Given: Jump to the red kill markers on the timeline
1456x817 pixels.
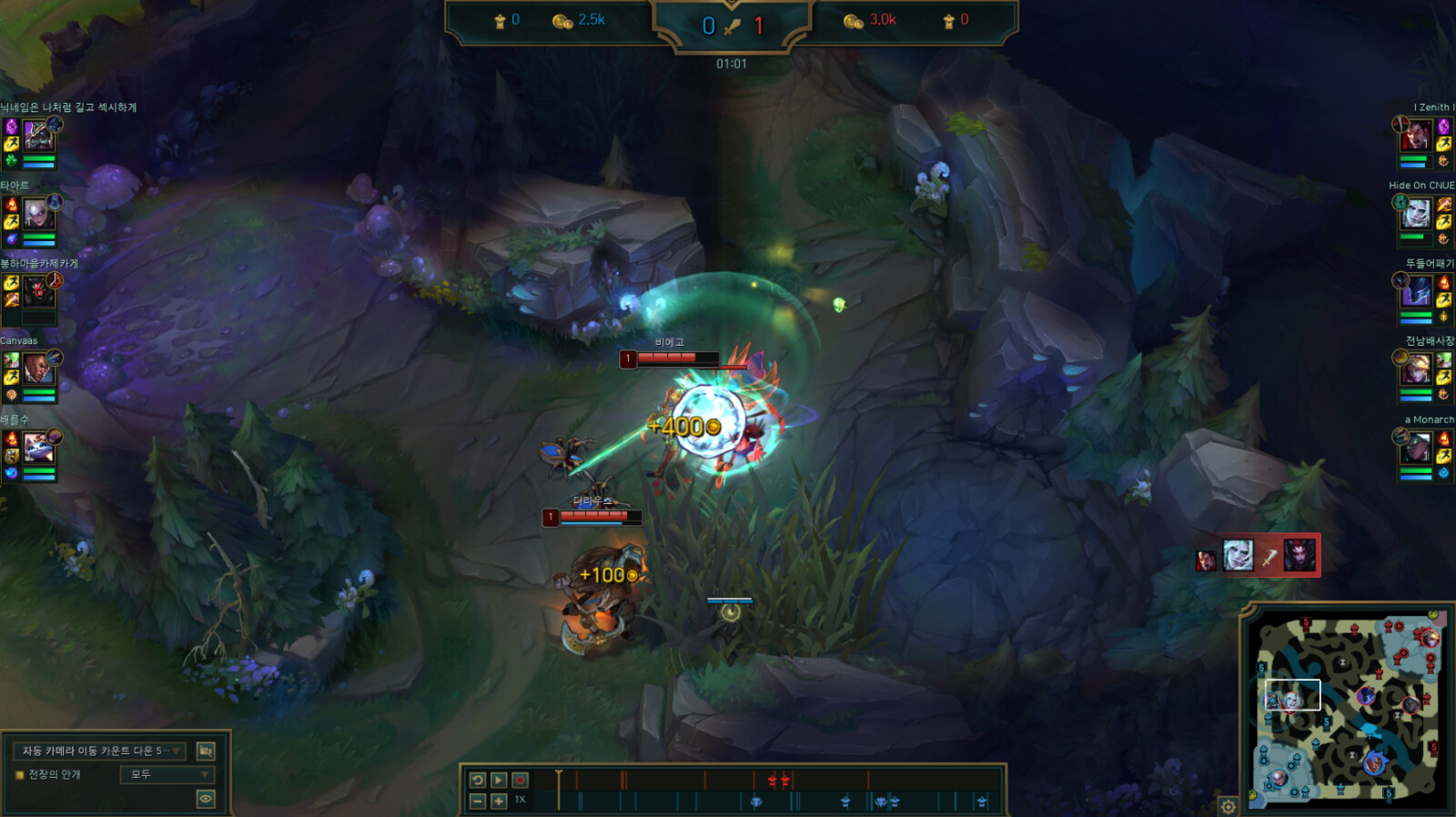Looking at the screenshot, I should pyautogui.click(x=778, y=780).
